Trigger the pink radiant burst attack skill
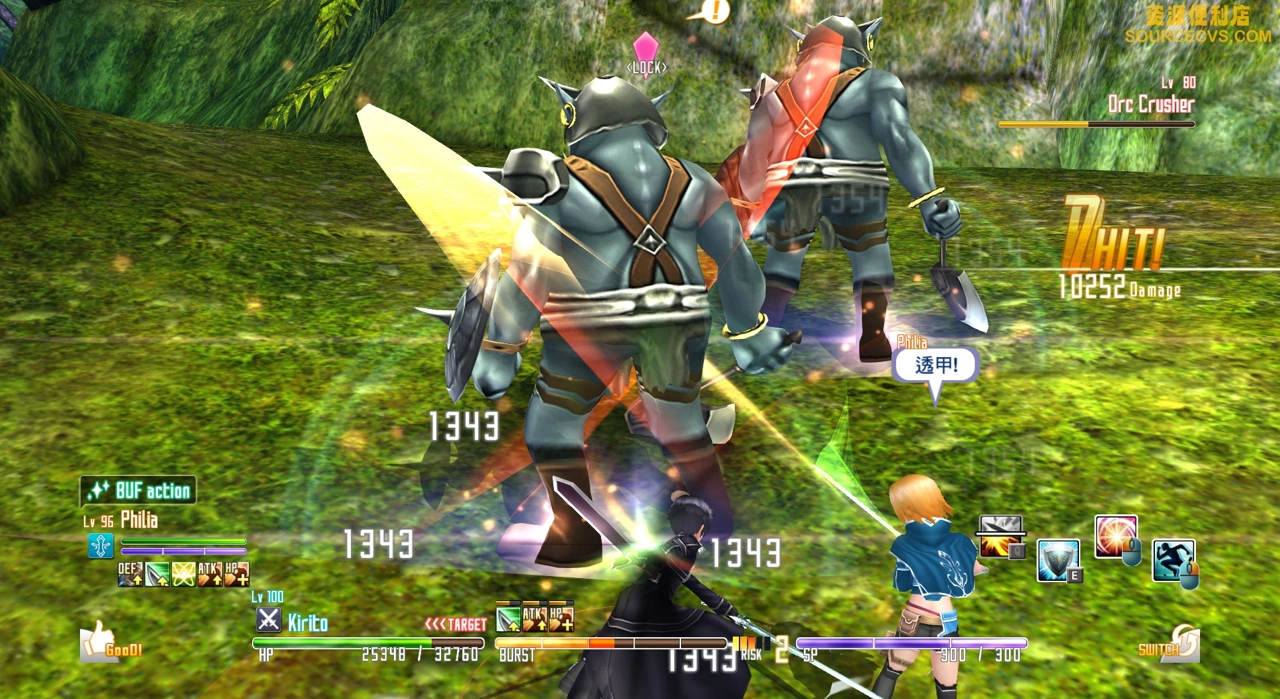The image size is (1280, 699). pos(1115,535)
